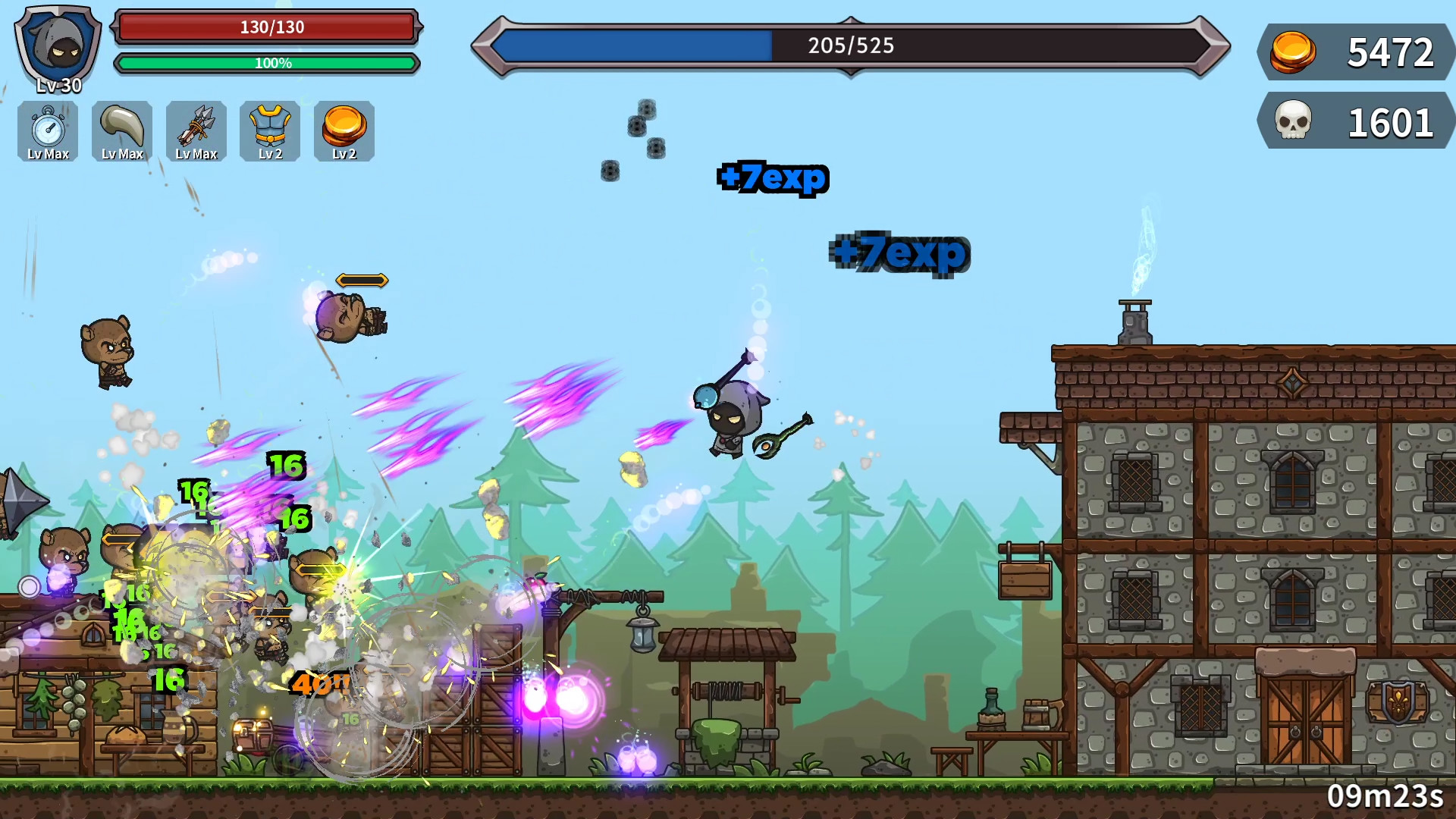
Task: Select the trident arrows Lv Max upgrade icon
Action: coord(196,131)
